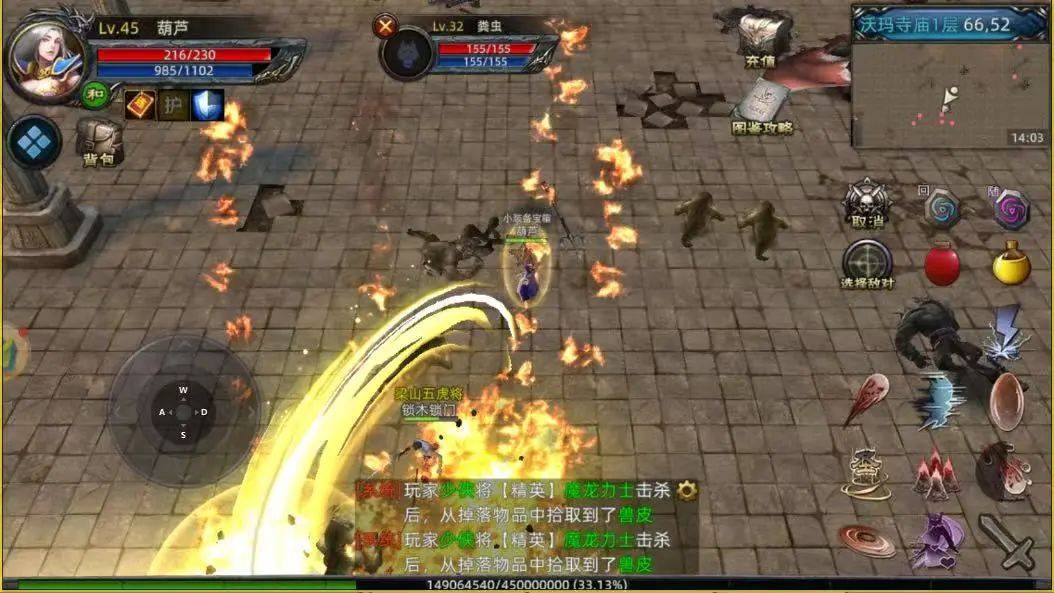Activate the blue swirl 回 teleport stone
The height and width of the screenshot is (593, 1054).
pyautogui.click(x=941, y=207)
